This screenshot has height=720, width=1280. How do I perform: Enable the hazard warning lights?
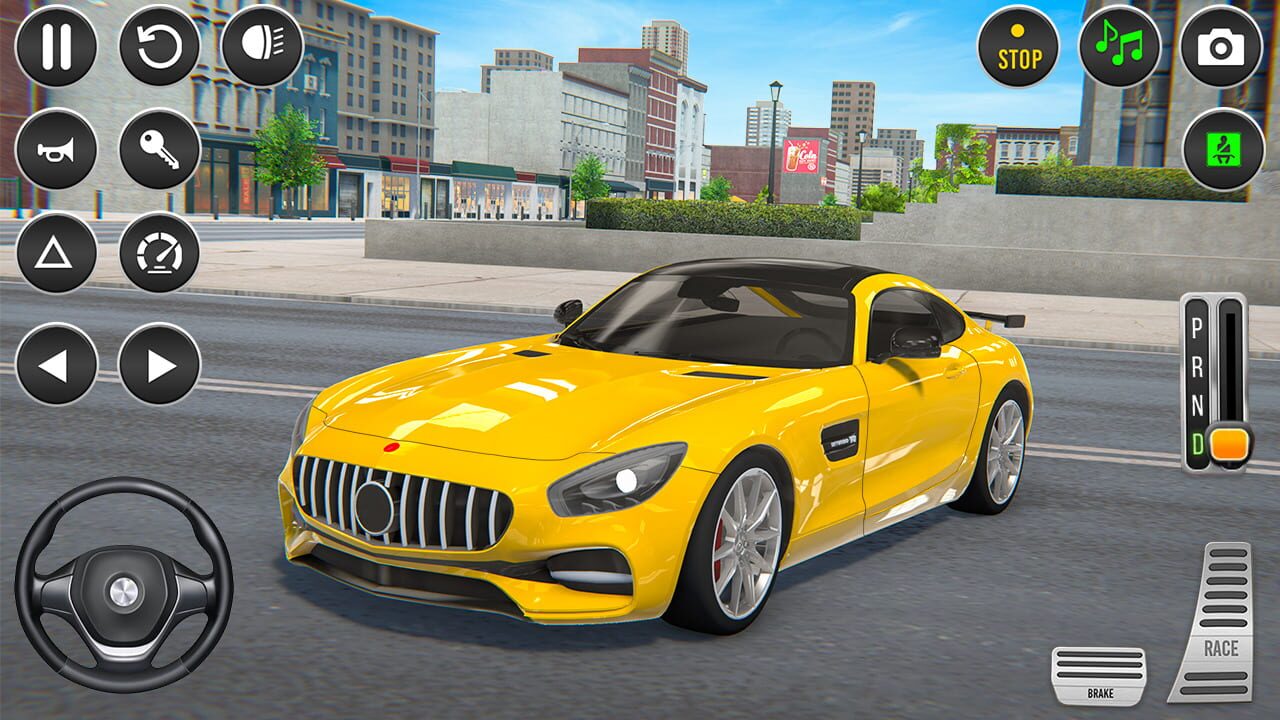coord(57,252)
